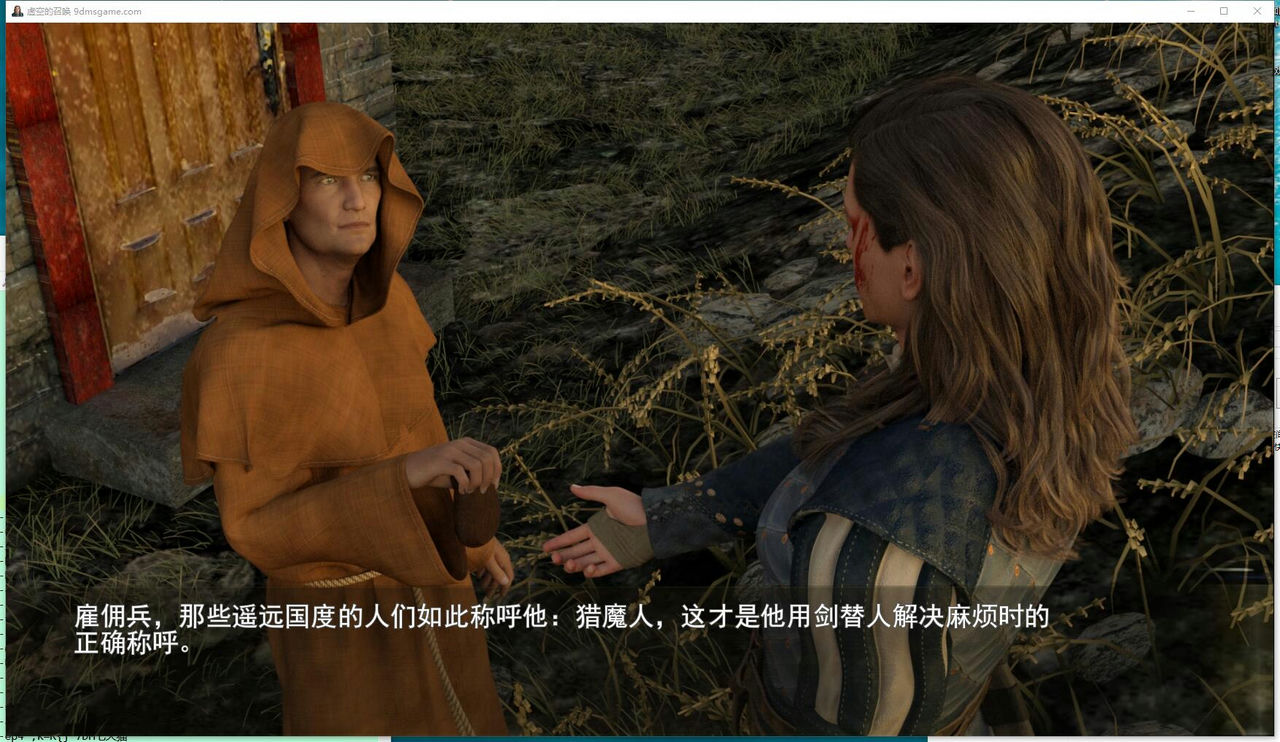Maximize the game window
Screen dimensions: 1280x742
[x=1224, y=11]
